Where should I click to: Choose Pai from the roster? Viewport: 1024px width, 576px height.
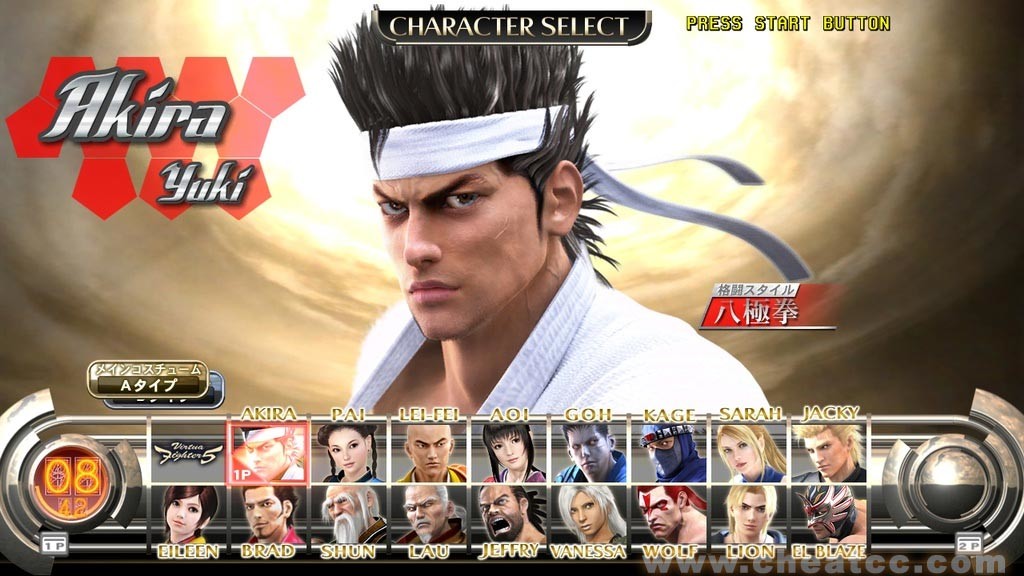point(349,452)
